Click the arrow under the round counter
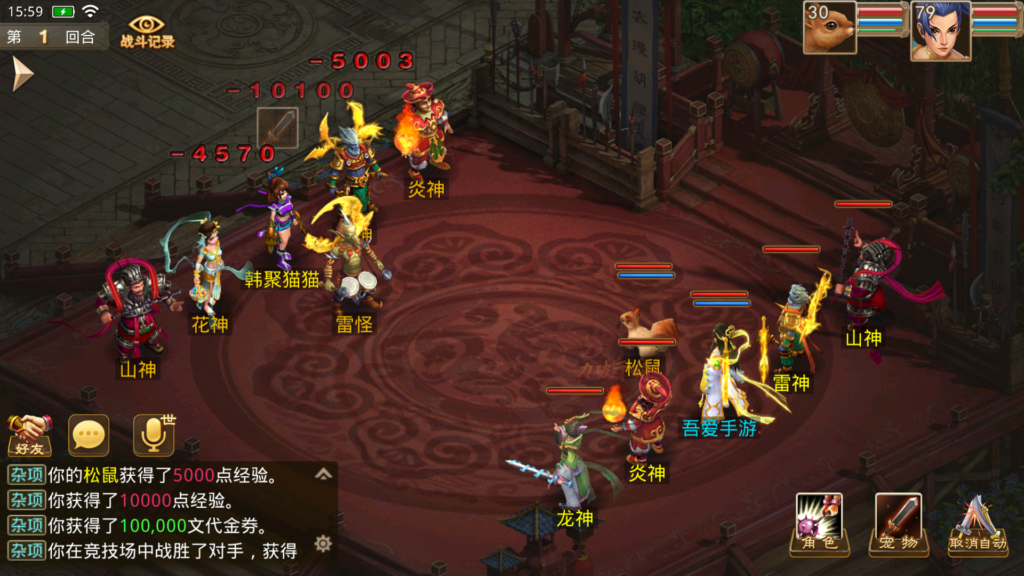Image resolution: width=1024 pixels, height=576 pixels. (x=22, y=74)
